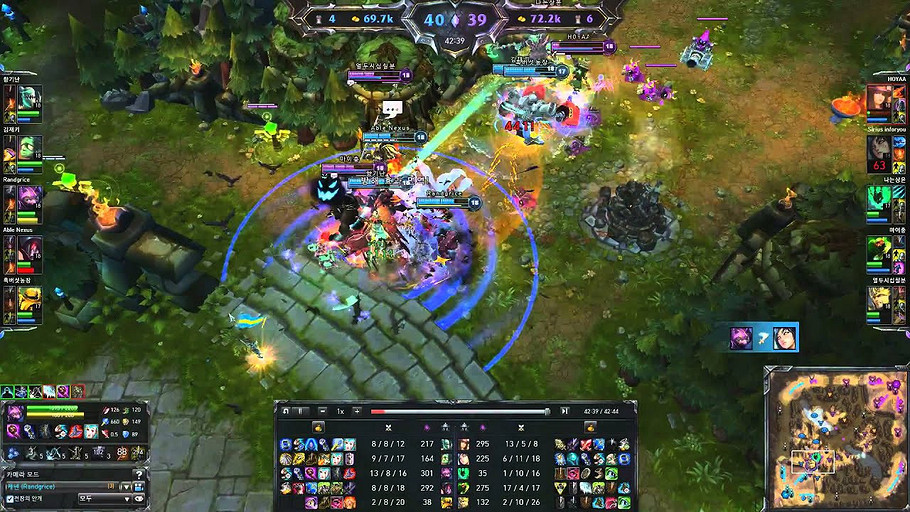Show the blue team gold item view
The width and height of the screenshot is (910, 512).
(x=318, y=427)
